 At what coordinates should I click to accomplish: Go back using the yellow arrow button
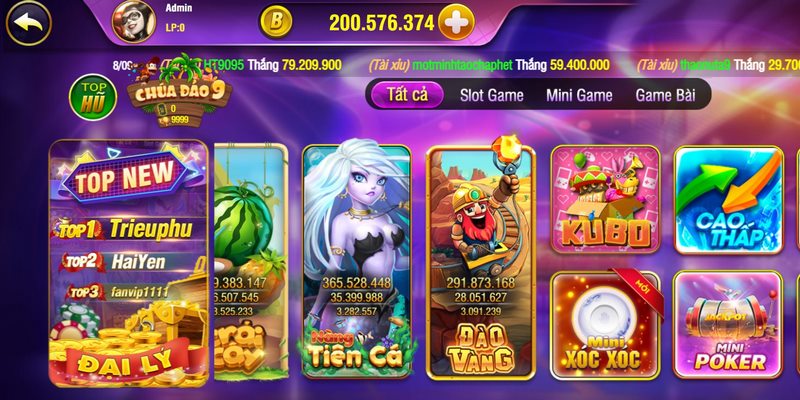click(x=28, y=22)
